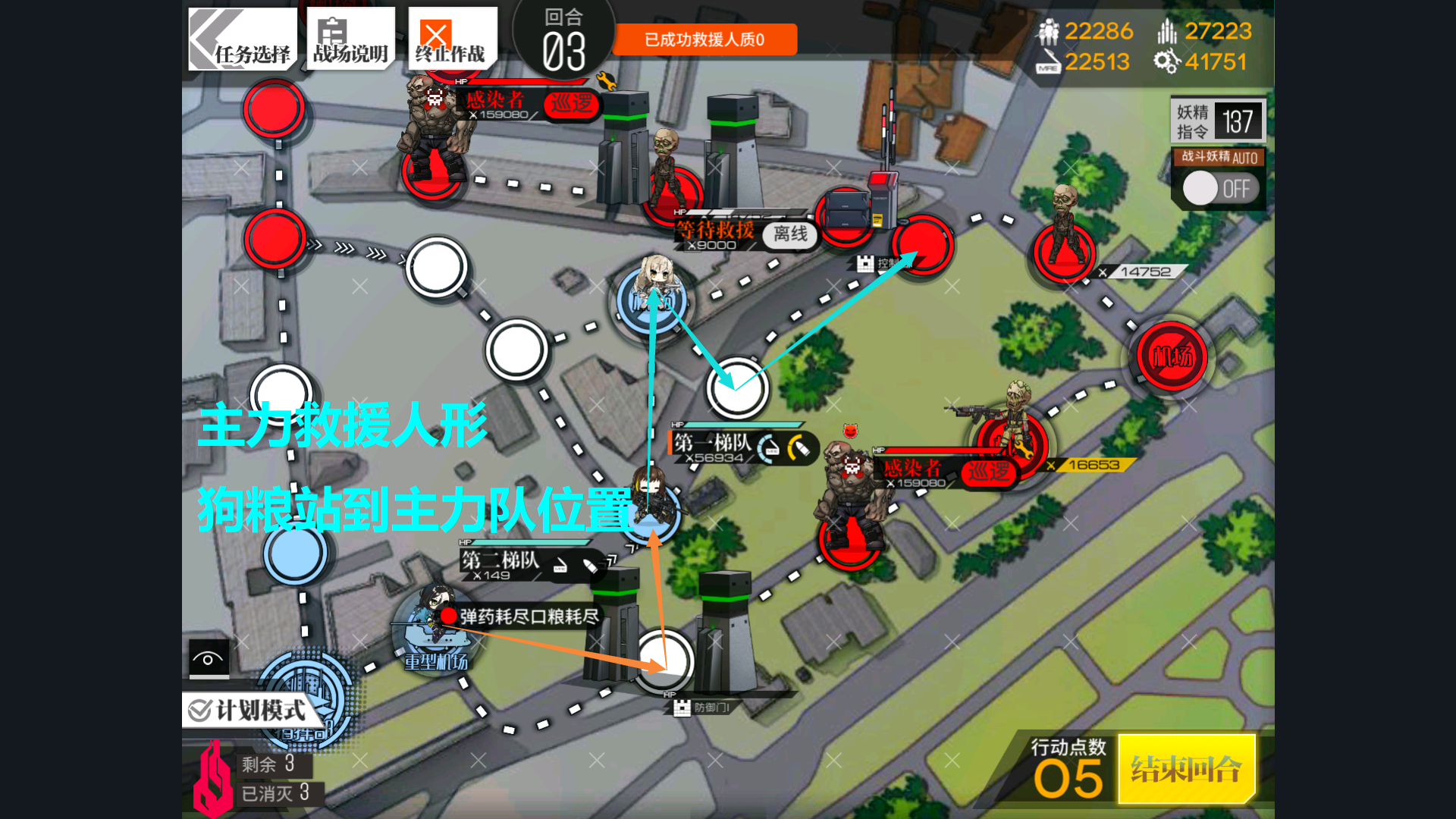Open the 战场说明 battlefield briefing
1456x819 pixels.
[350, 39]
